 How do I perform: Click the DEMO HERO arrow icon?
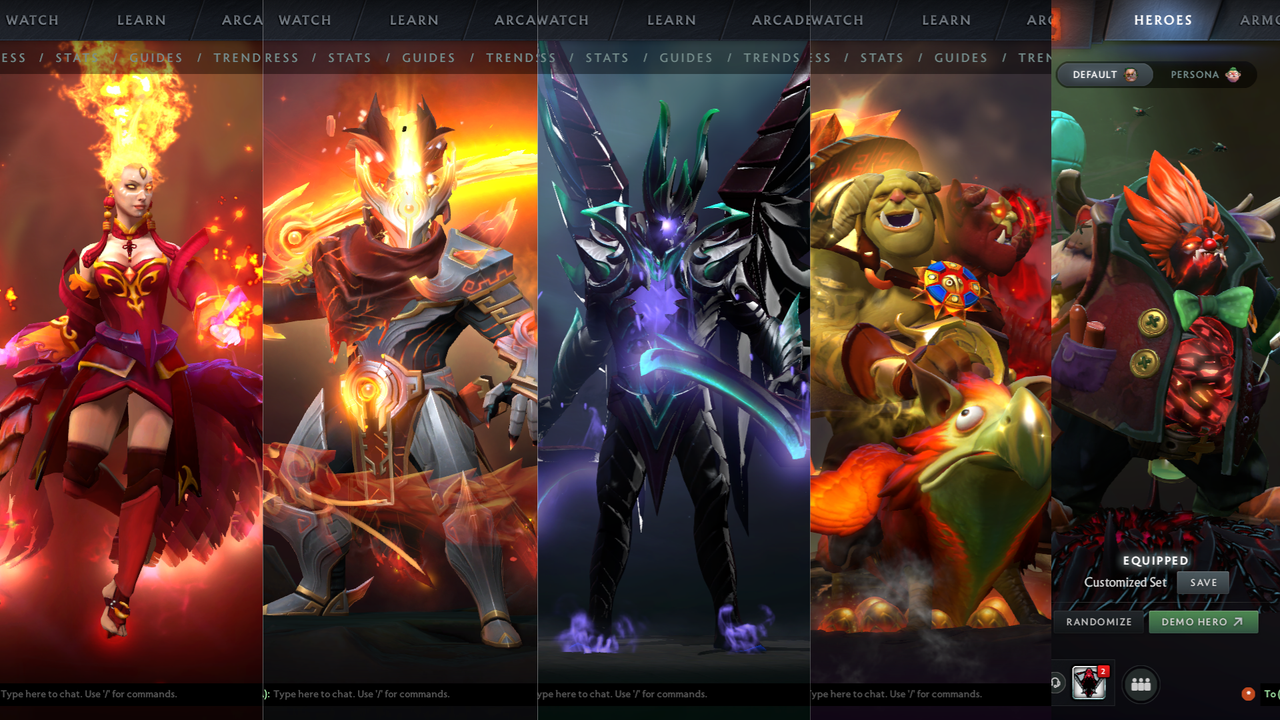coord(1238,621)
